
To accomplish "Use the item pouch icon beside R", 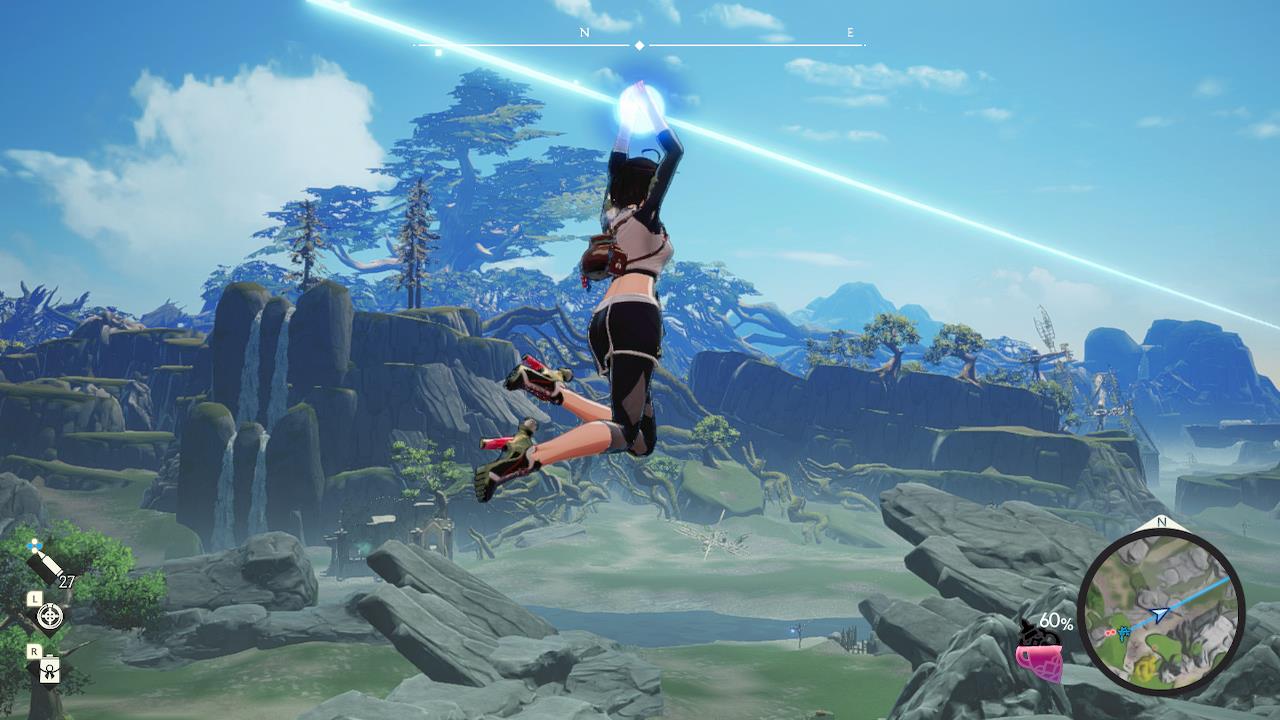I will (50, 670).
